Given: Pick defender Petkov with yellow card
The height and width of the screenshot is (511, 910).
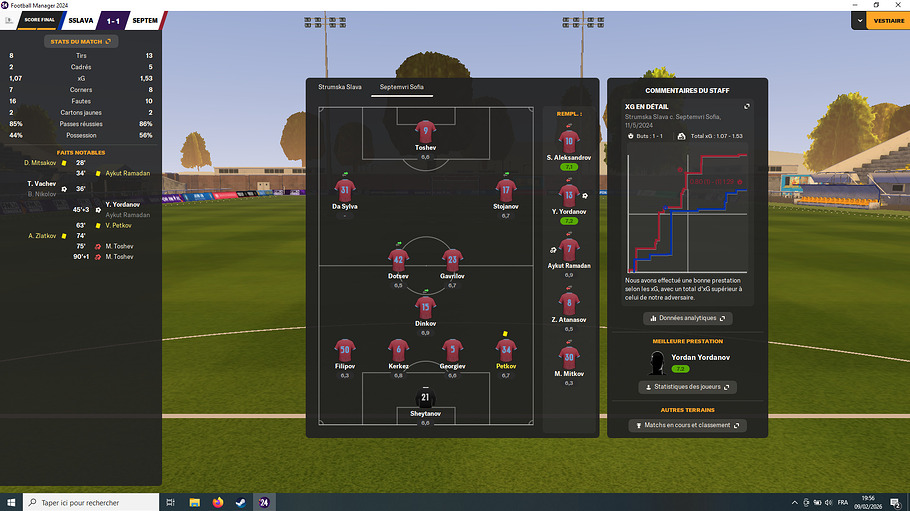Looking at the screenshot, I should click(506, 349).
